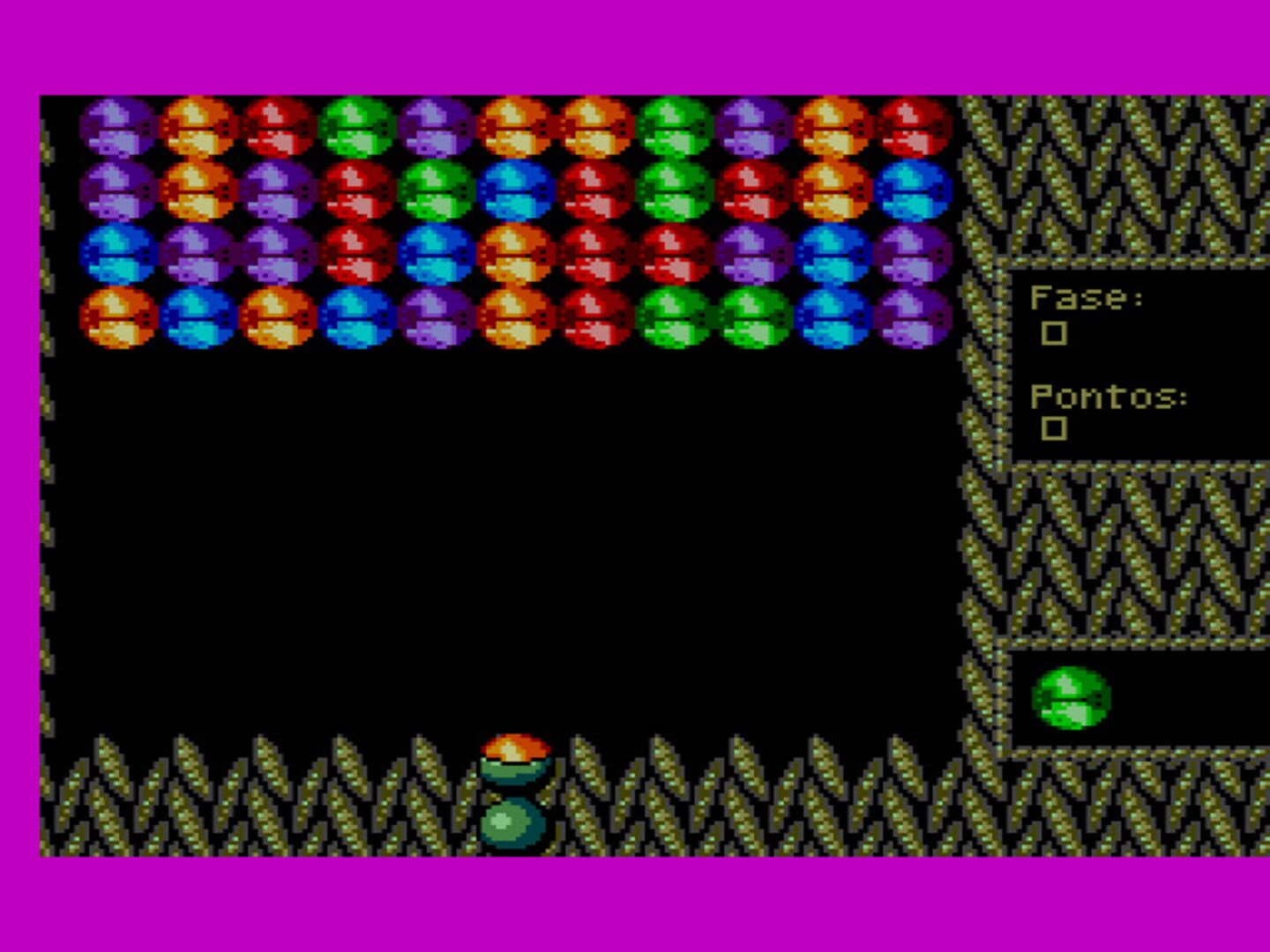Click the red bubble at the top-right of the grid
The width and height of the screenshot is (1270, 952).
pos(913,128)
